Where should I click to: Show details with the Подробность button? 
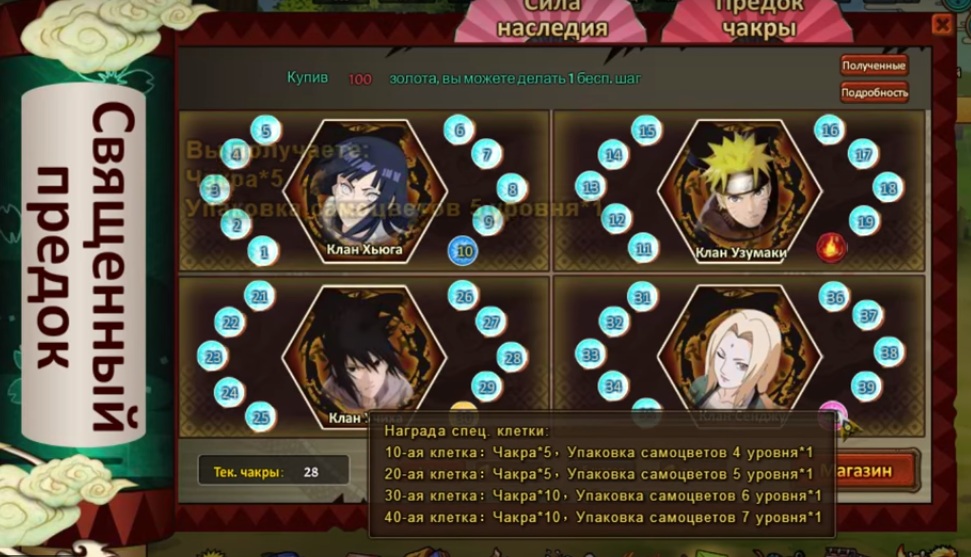874,93
